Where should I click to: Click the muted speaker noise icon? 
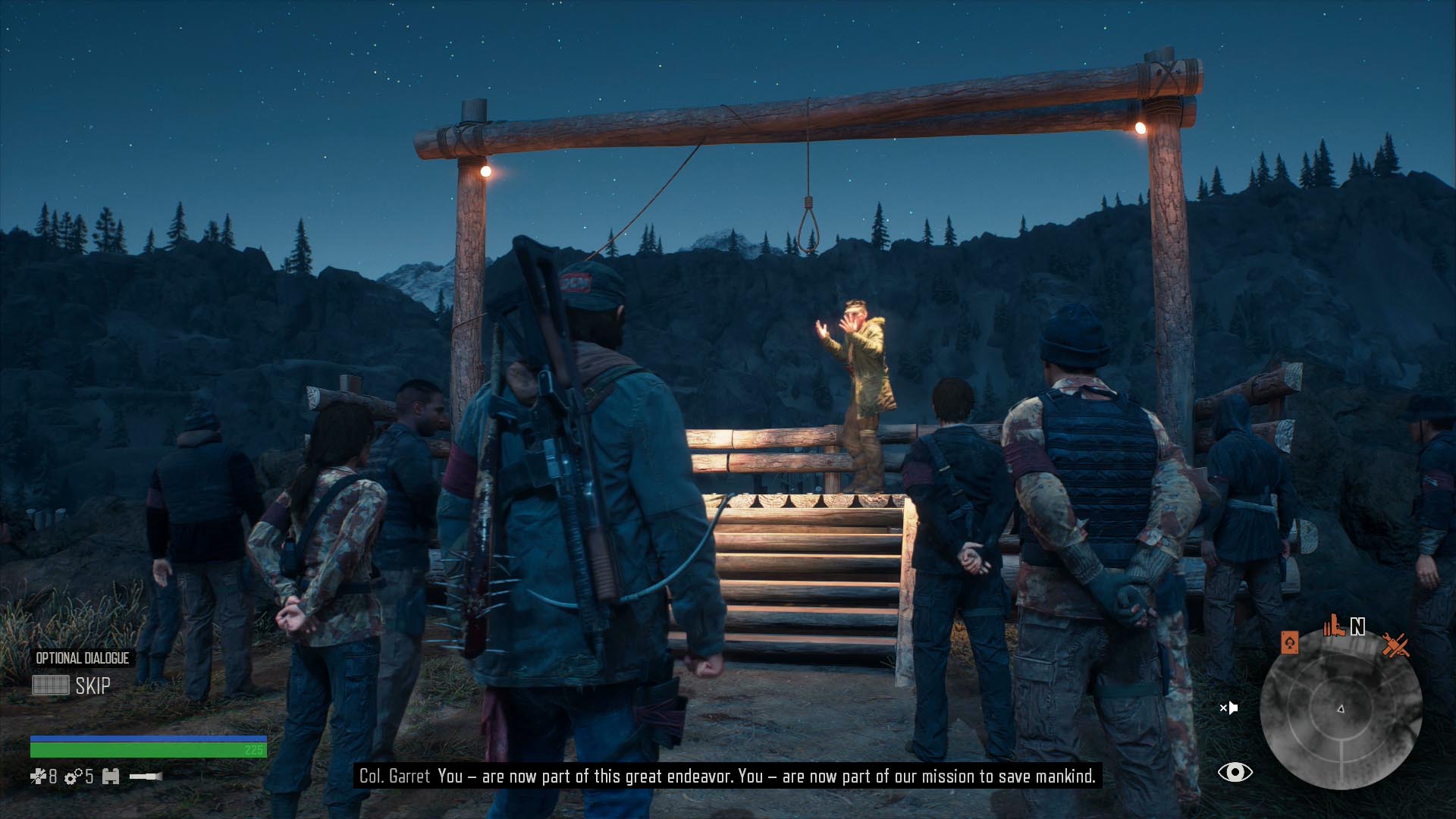tap(1228, 708)
